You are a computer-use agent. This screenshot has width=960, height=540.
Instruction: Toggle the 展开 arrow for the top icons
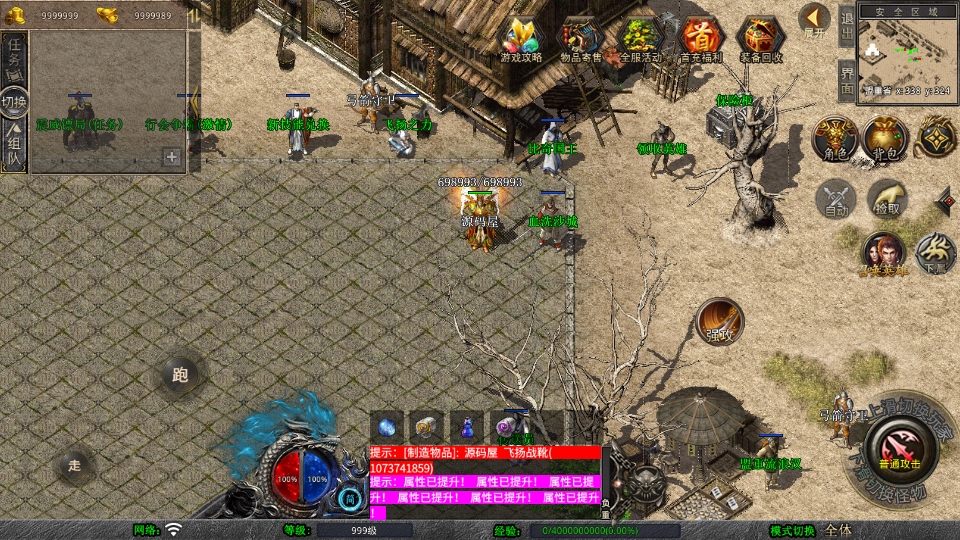pyautogui.click(x=815, y=18)
